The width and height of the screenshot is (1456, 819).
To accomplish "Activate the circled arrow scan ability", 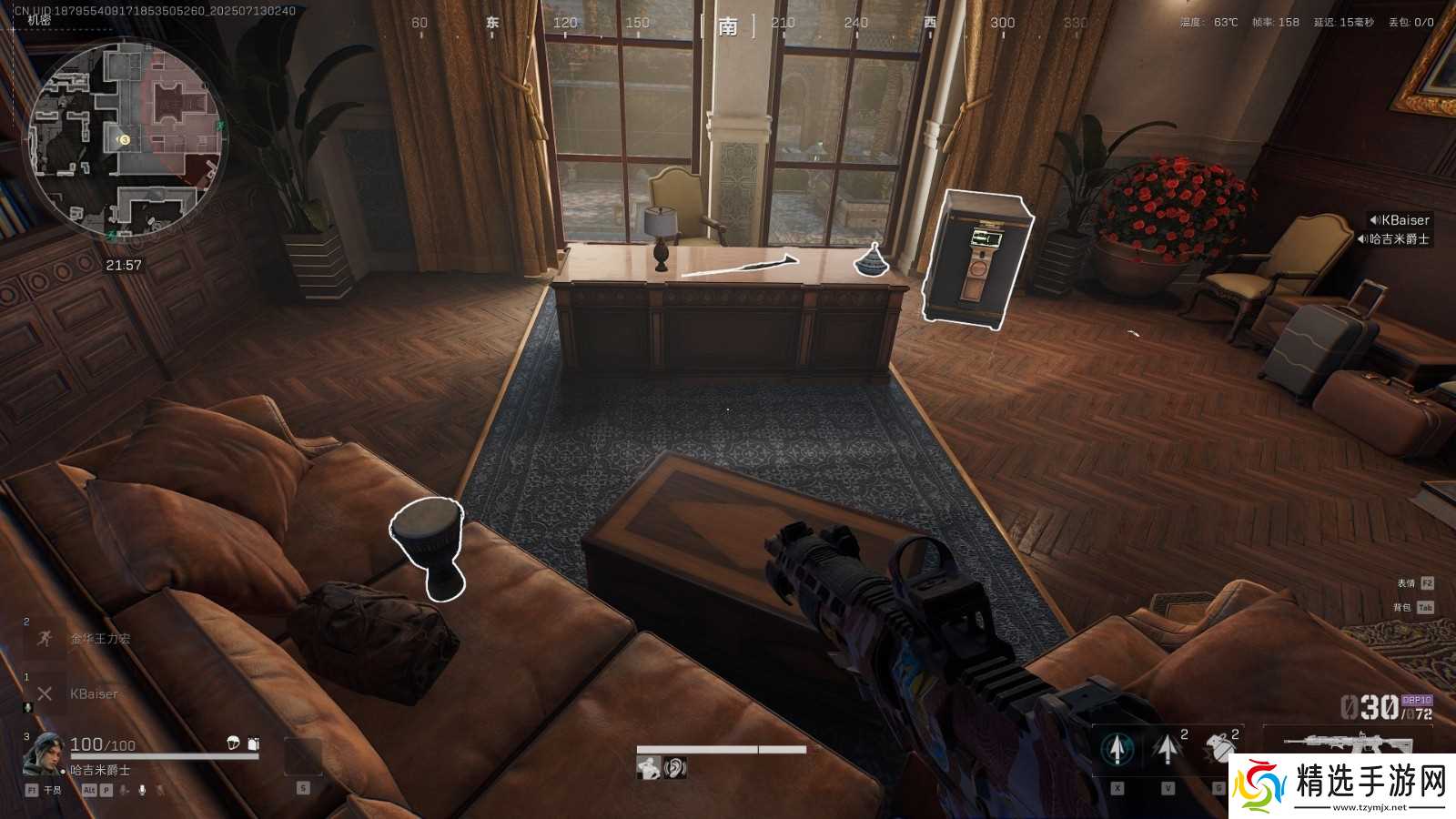I will coord(1117,749).
